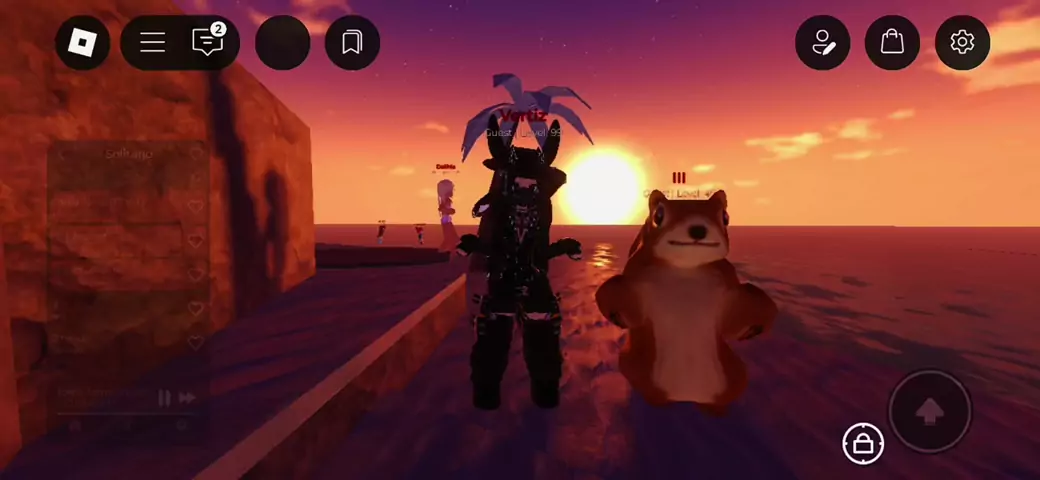Pause the music player track
Screen dimensions: 1040x480
point(164,397)
